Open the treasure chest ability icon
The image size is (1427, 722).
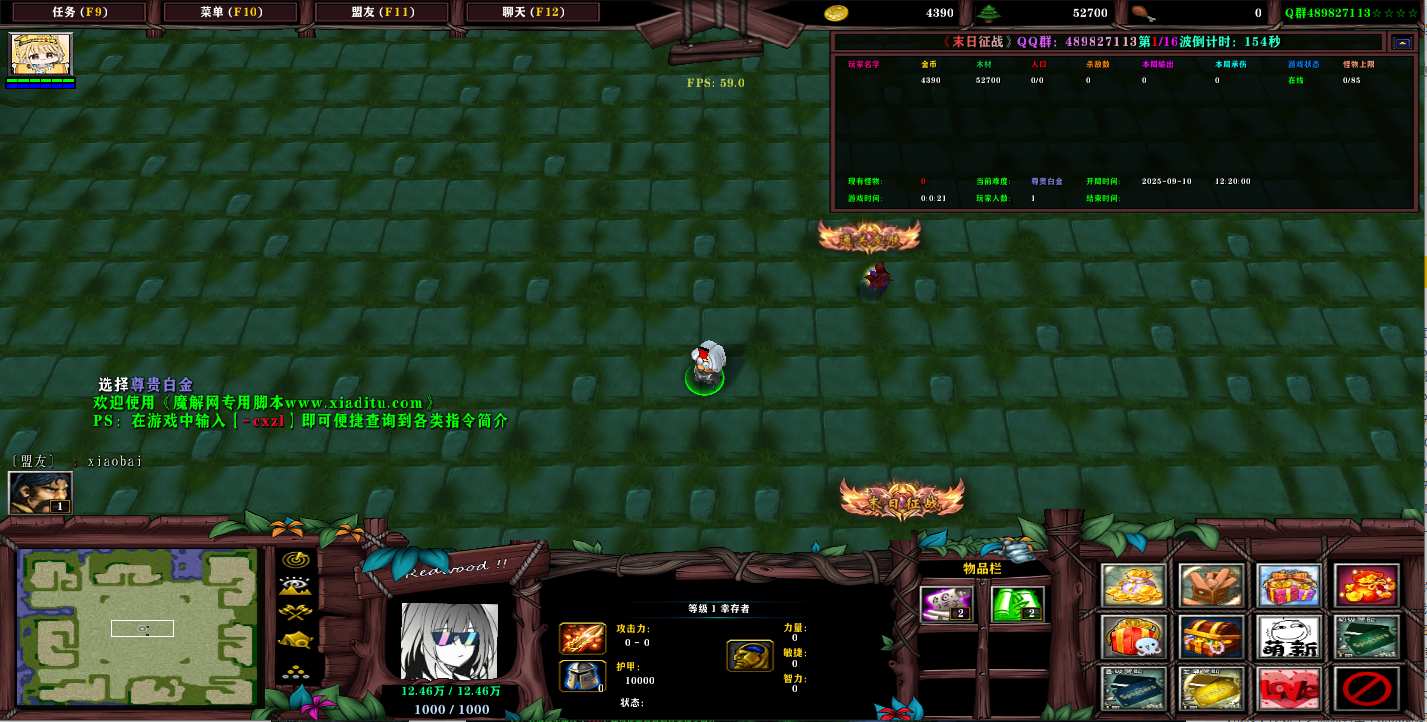pos(1211,637)
